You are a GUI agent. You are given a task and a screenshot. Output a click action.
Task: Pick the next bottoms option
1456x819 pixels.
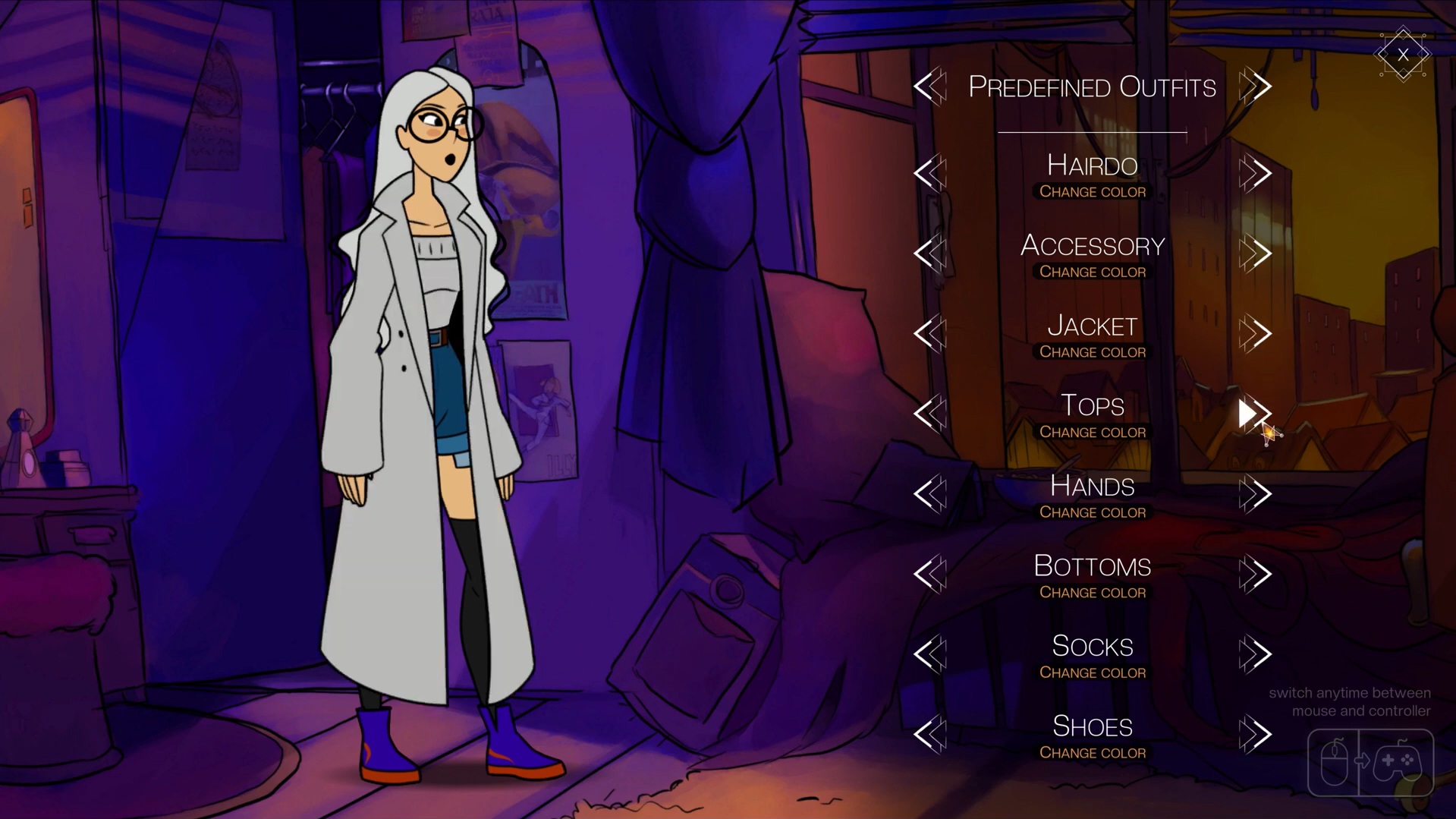coord(1256,575)
